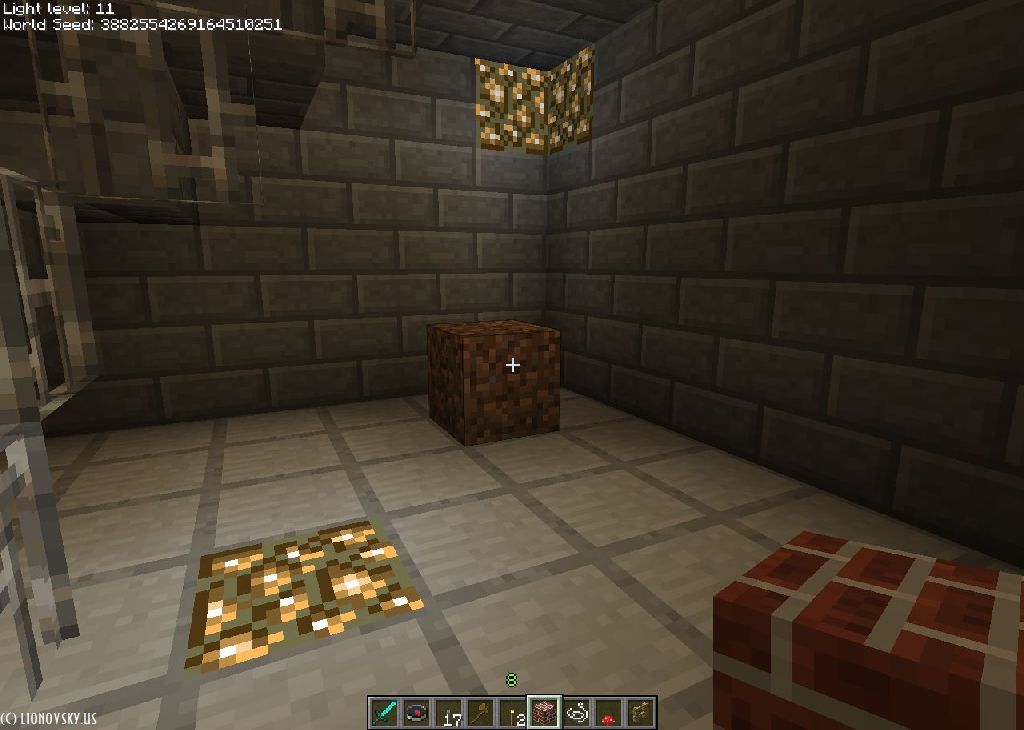Pick the torch stack of two
The height and width of the screenshot is (730, 1024).
(x=513, y=712)
